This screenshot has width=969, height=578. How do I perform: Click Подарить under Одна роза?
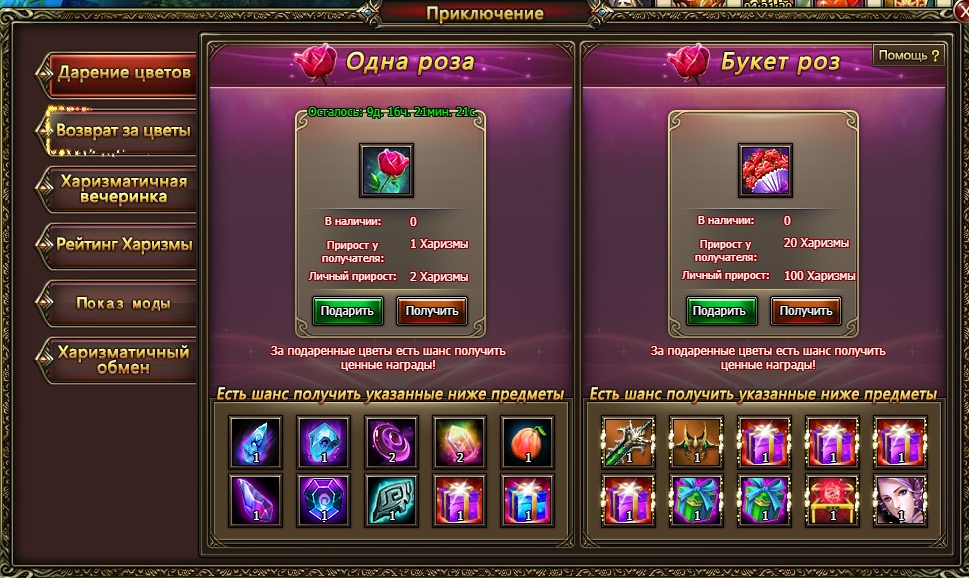click(x=347, y=311)
